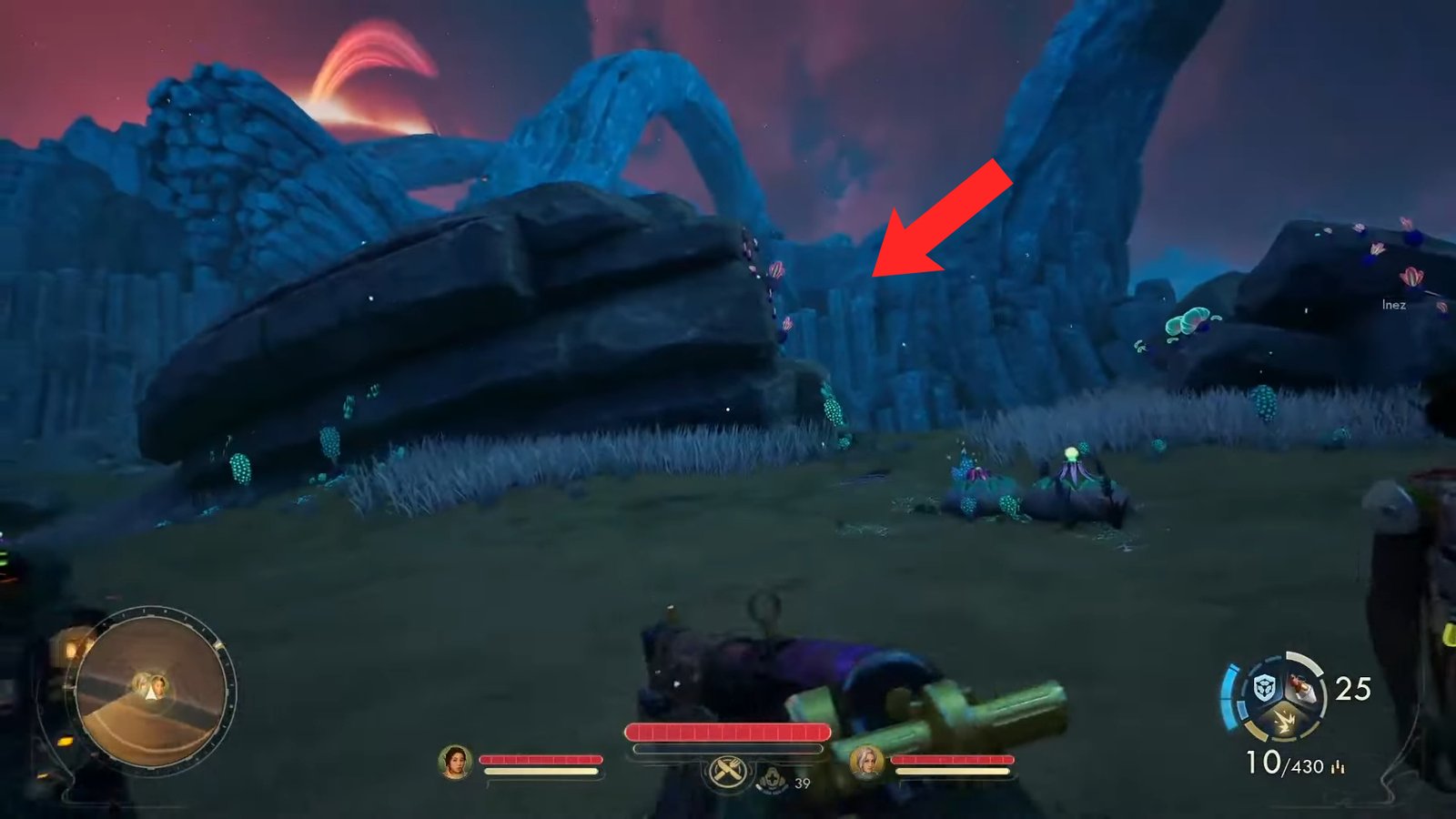
Task: Click the grenade count number 25
Action: click(x=1351, y=690)
